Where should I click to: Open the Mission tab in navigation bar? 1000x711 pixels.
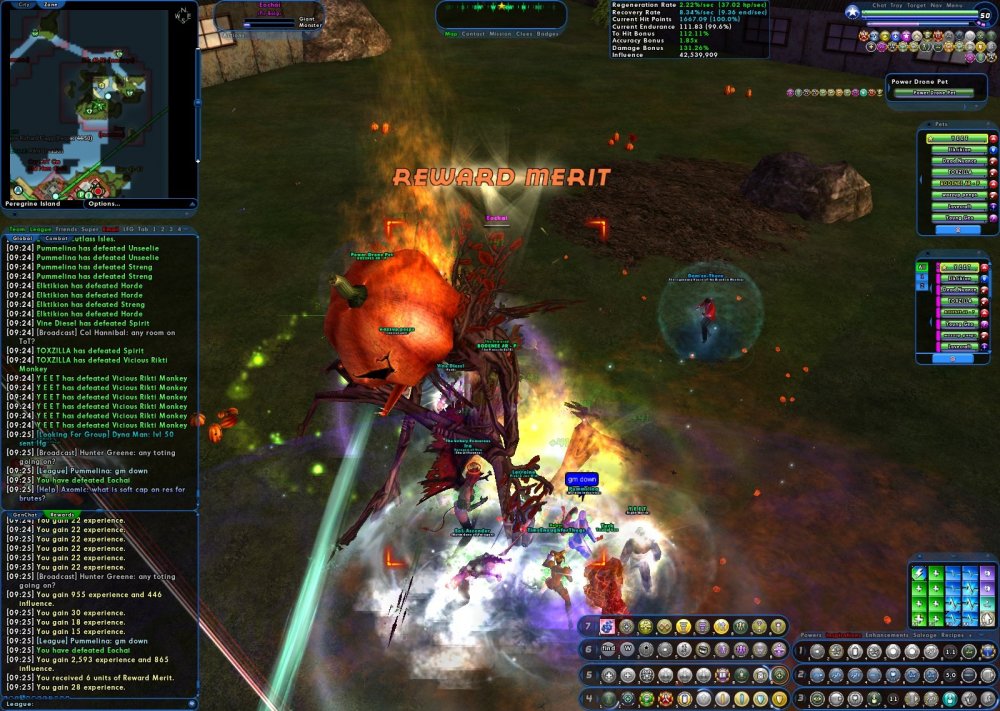coord(498,34)
